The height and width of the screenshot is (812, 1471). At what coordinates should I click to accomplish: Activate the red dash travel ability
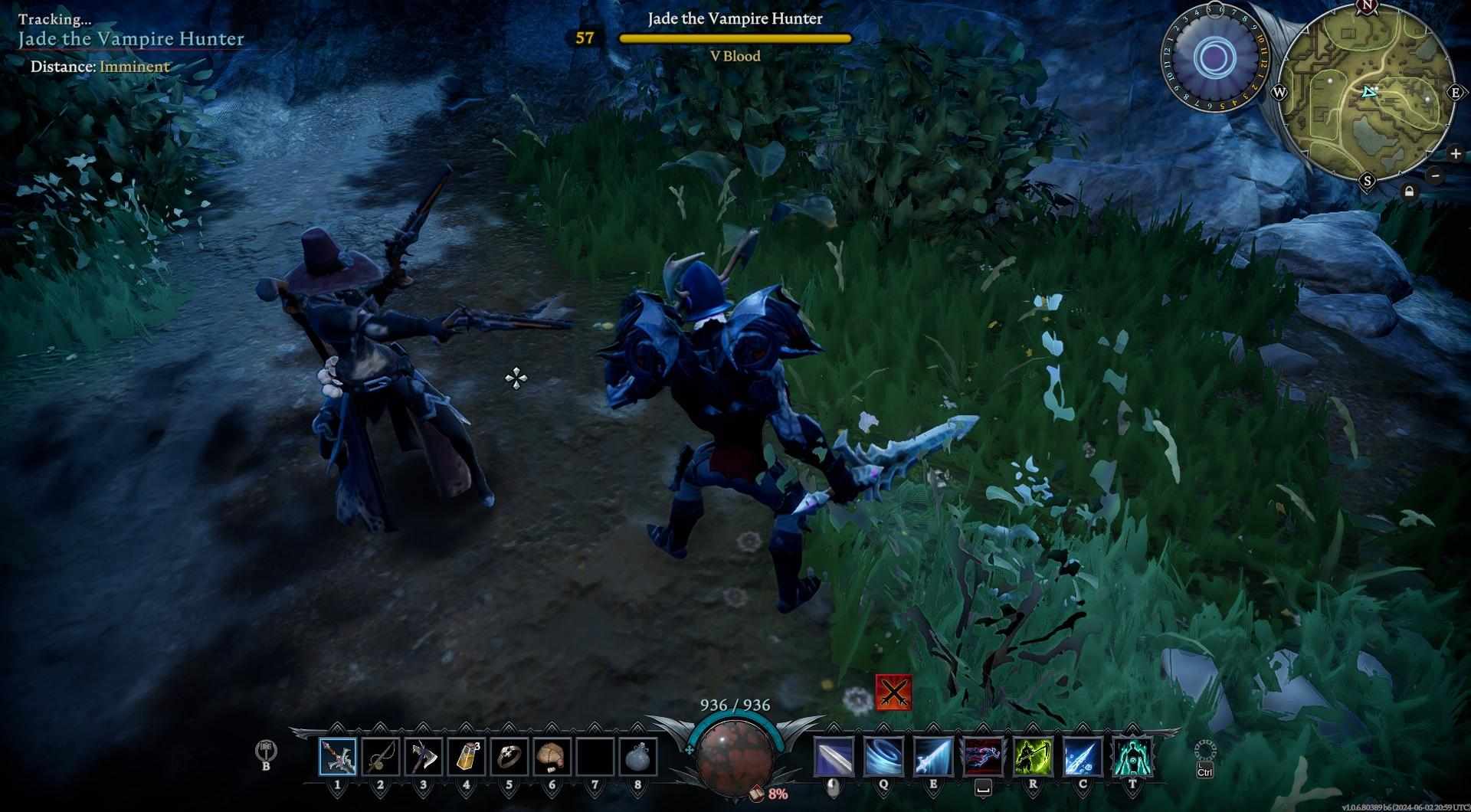[983, 757]
